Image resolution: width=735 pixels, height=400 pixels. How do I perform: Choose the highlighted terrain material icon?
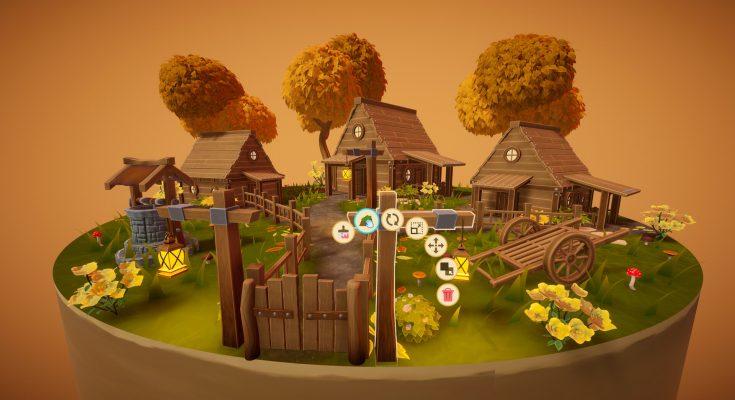click(366, 219)
